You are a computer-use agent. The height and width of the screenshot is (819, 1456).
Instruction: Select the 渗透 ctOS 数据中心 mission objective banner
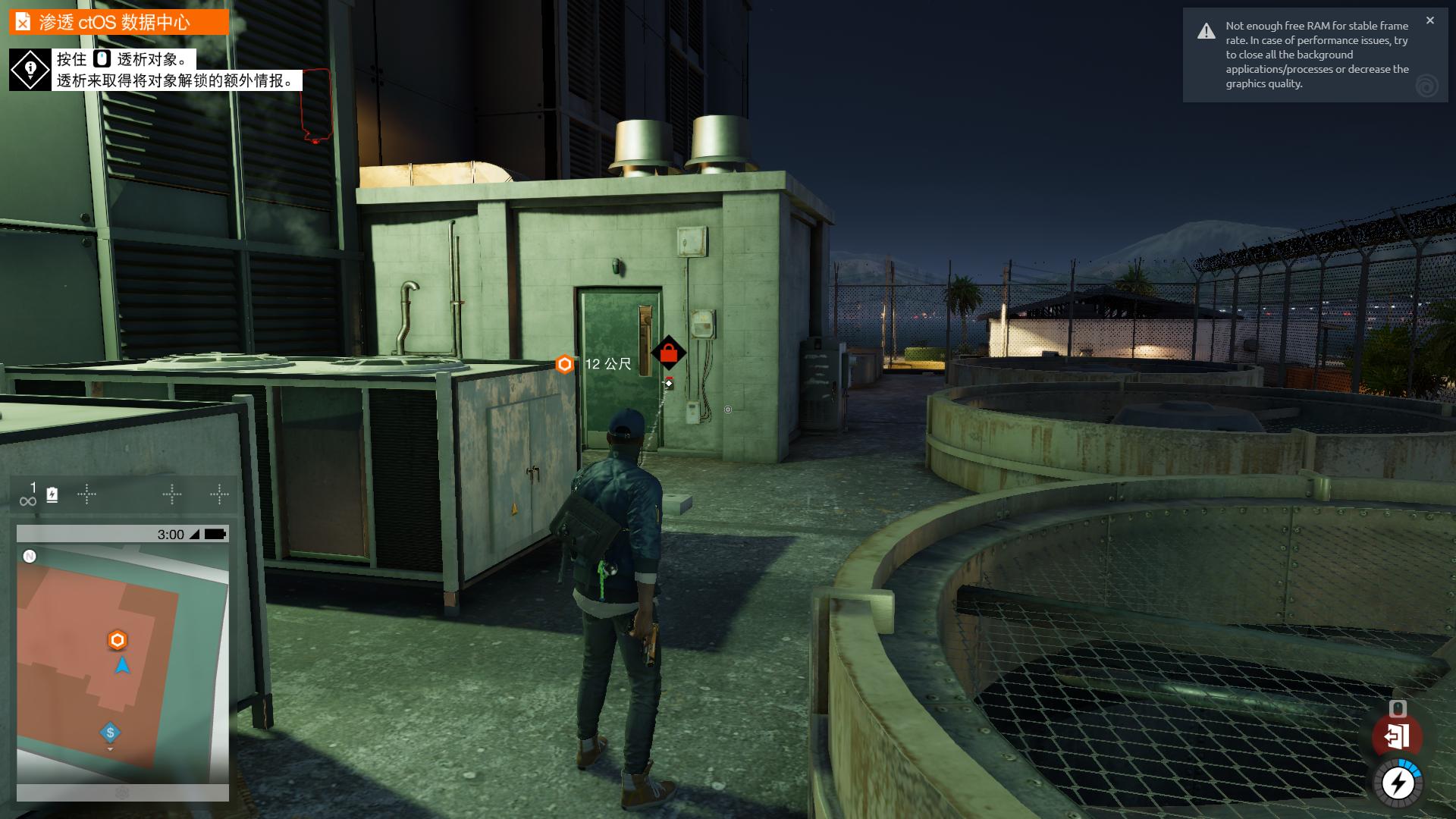(119, 22)
